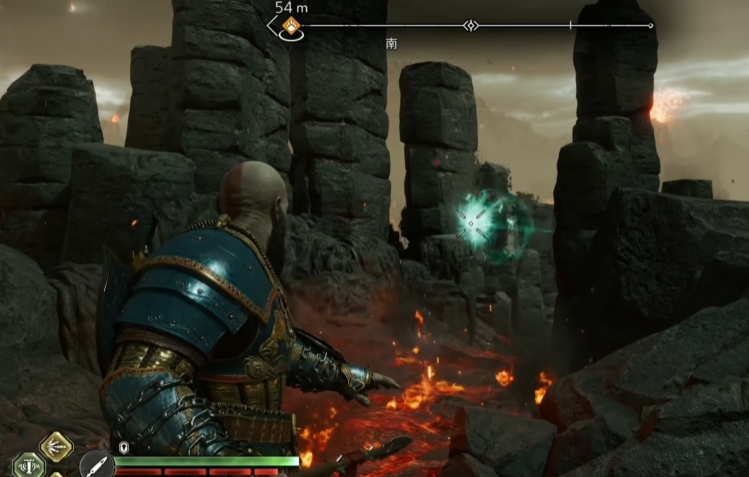Image resolution: width=749 pixels, height=477 pixels.
Task: Select the equipped spear weapon icon
Action: point(97,465)
